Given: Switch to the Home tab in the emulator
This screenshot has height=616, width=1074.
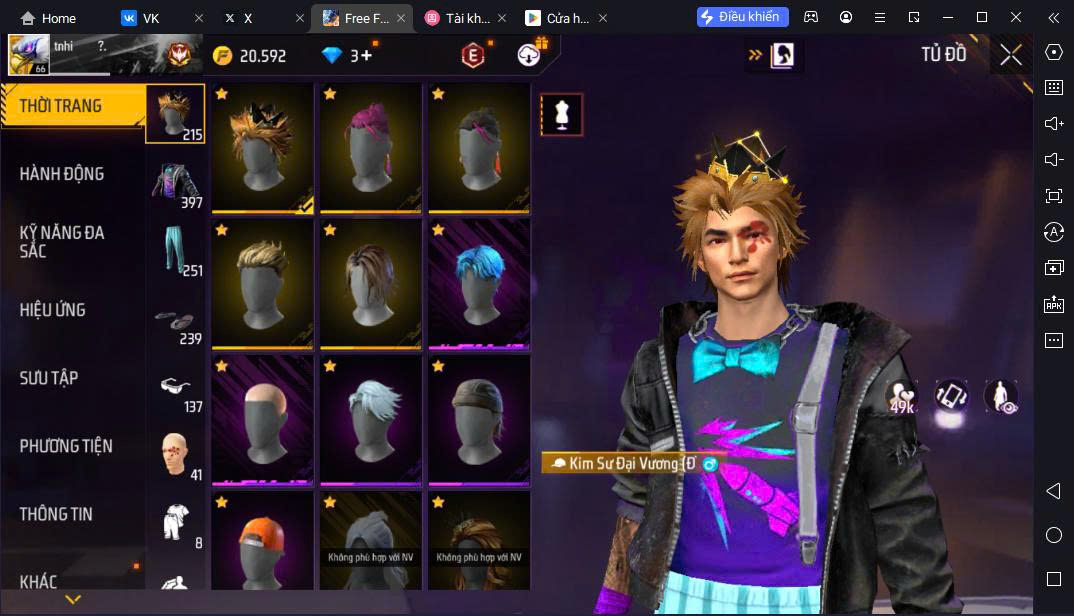Looking at the screenshot, I should tap(49, 18).
